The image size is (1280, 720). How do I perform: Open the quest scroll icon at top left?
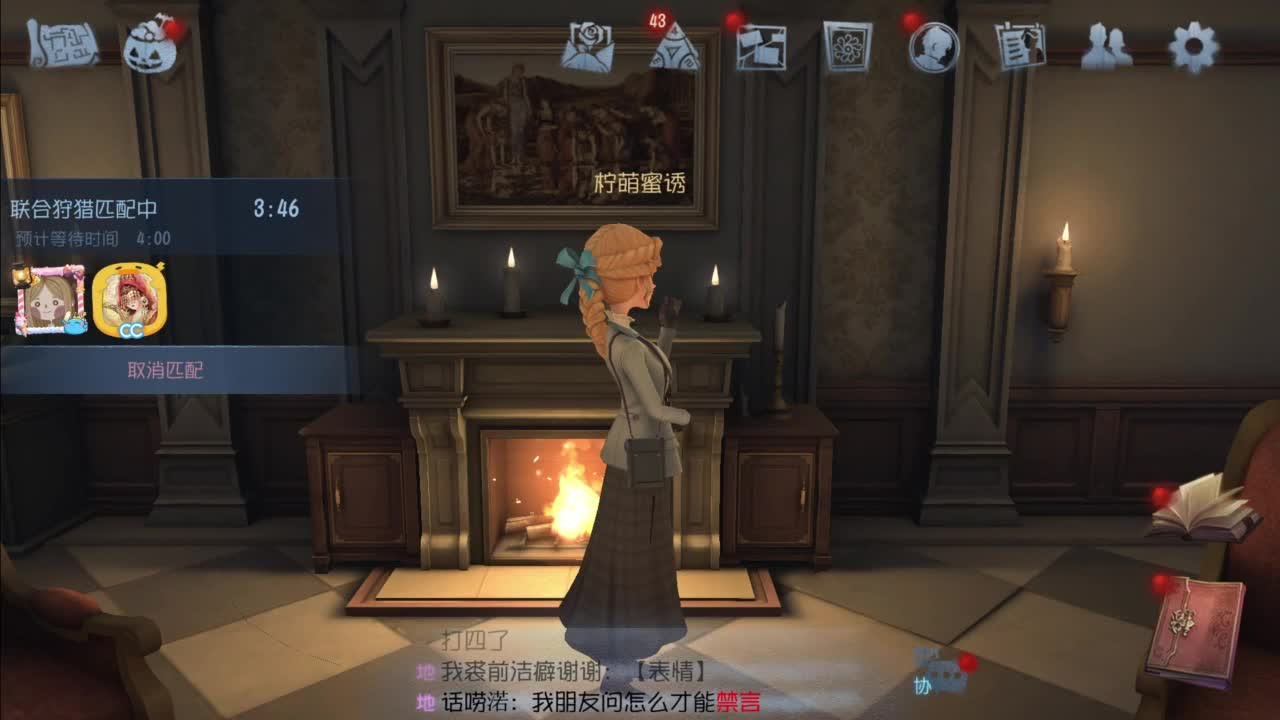tap(63, 44)
